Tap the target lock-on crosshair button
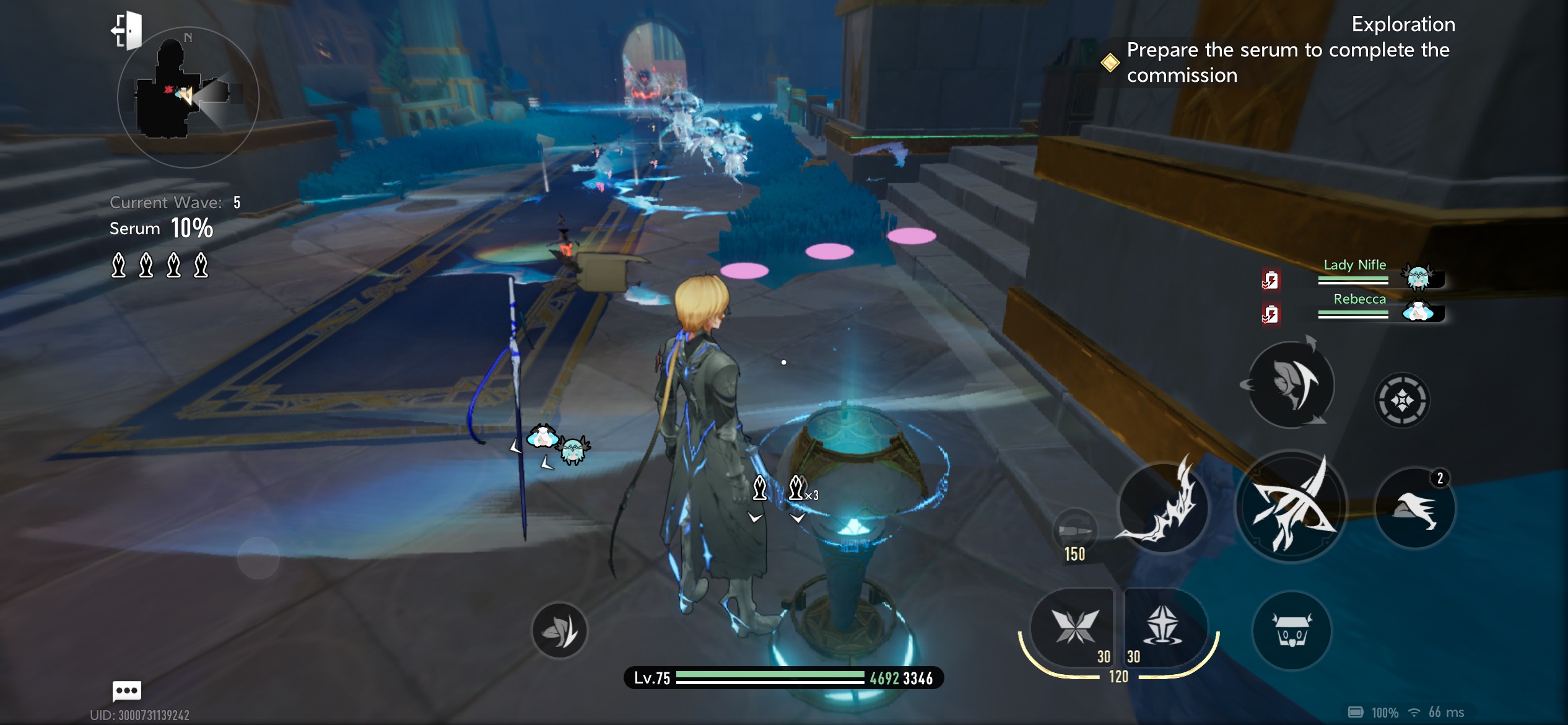 [x=1402, y=400]
